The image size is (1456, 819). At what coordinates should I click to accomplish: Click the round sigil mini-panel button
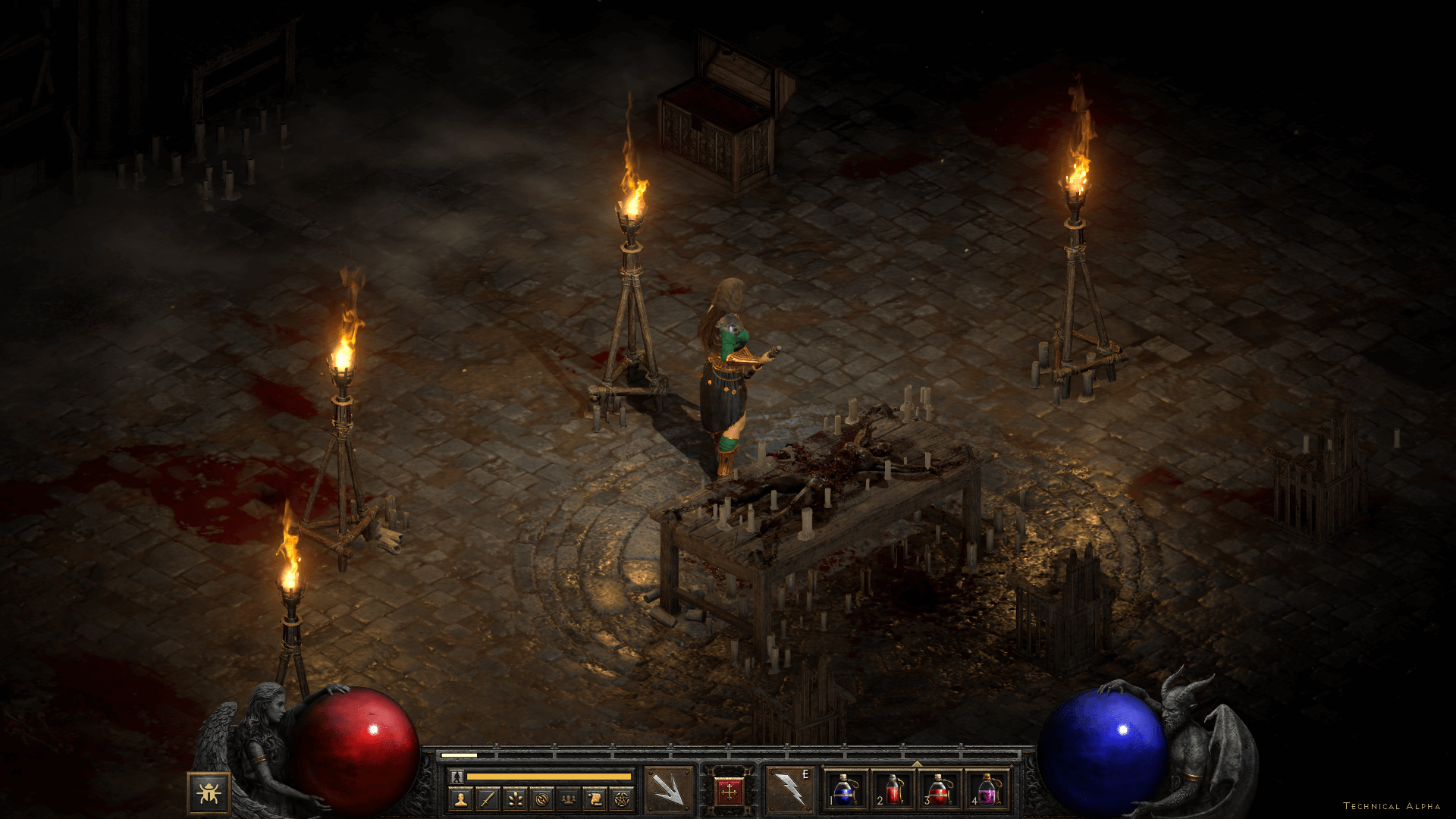(541, 799)
